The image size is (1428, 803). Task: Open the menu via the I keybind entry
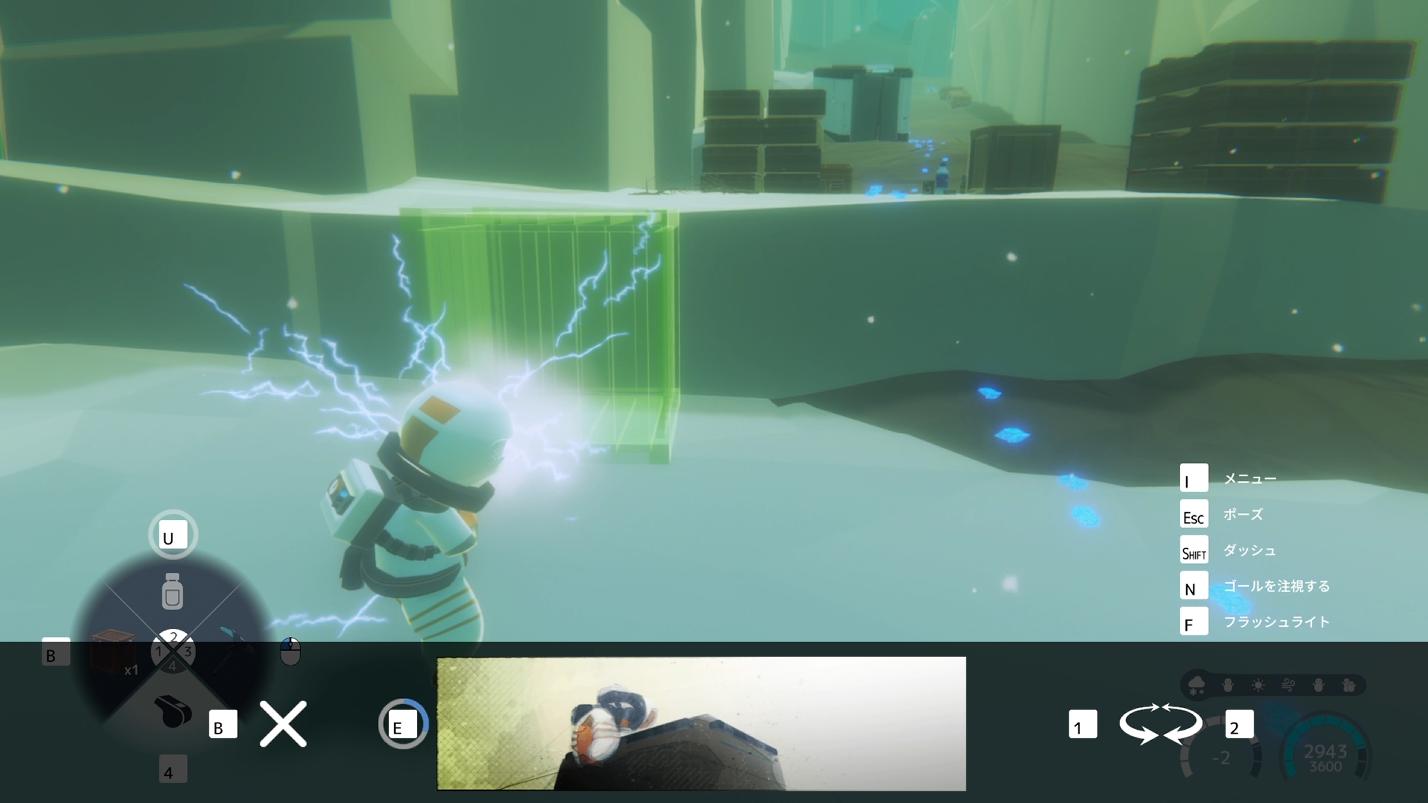point(1193,478)
